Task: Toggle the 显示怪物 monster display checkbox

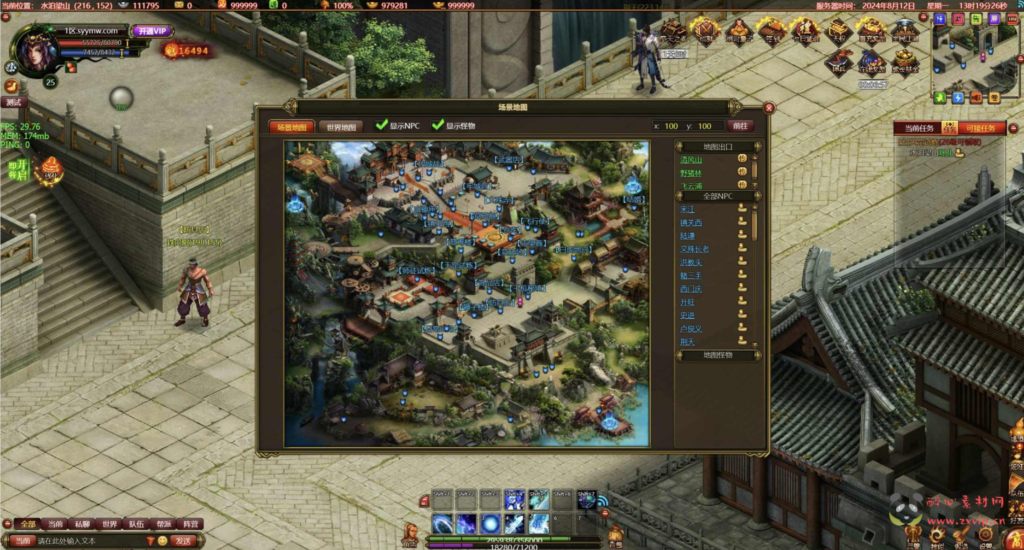Action: (437, 126)
